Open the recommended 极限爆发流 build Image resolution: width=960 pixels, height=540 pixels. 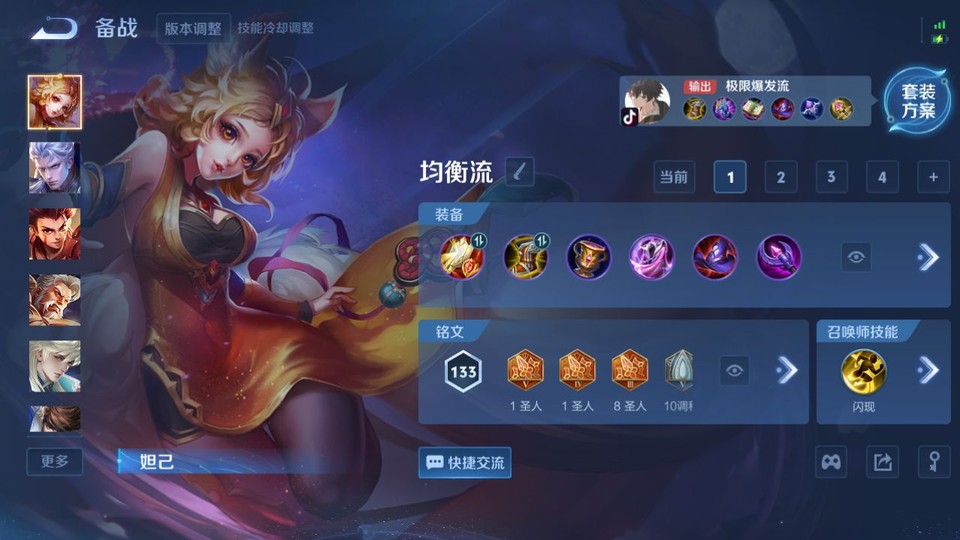(745, 101)
